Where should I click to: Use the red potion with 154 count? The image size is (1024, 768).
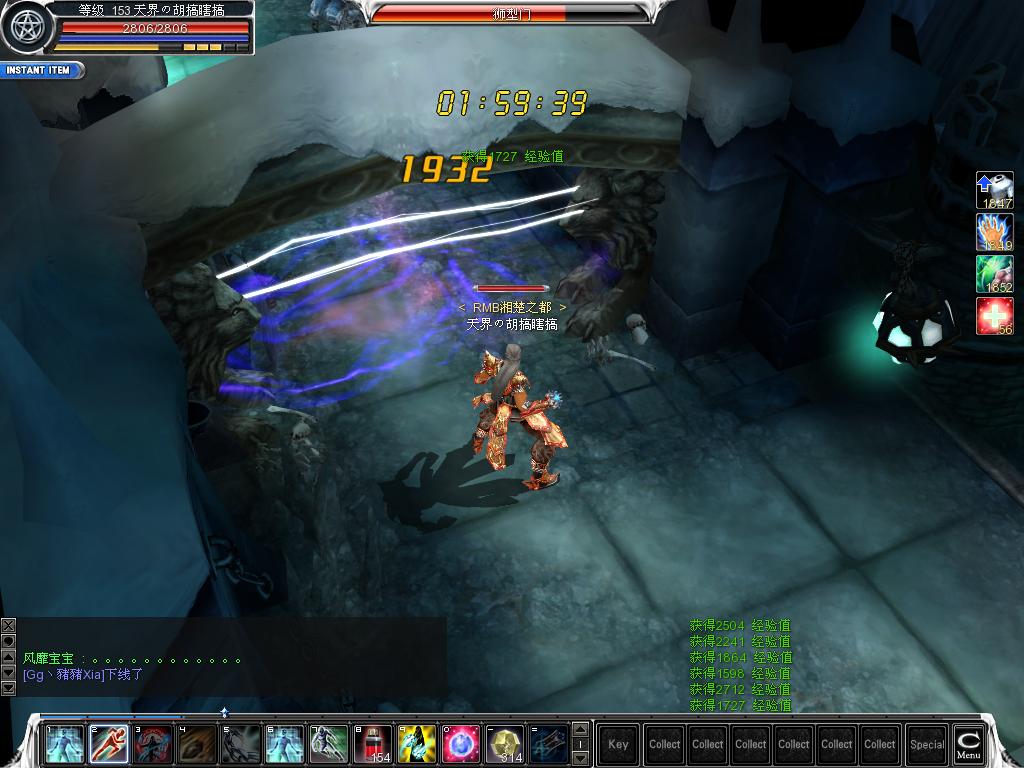click(x=373, y=744)
